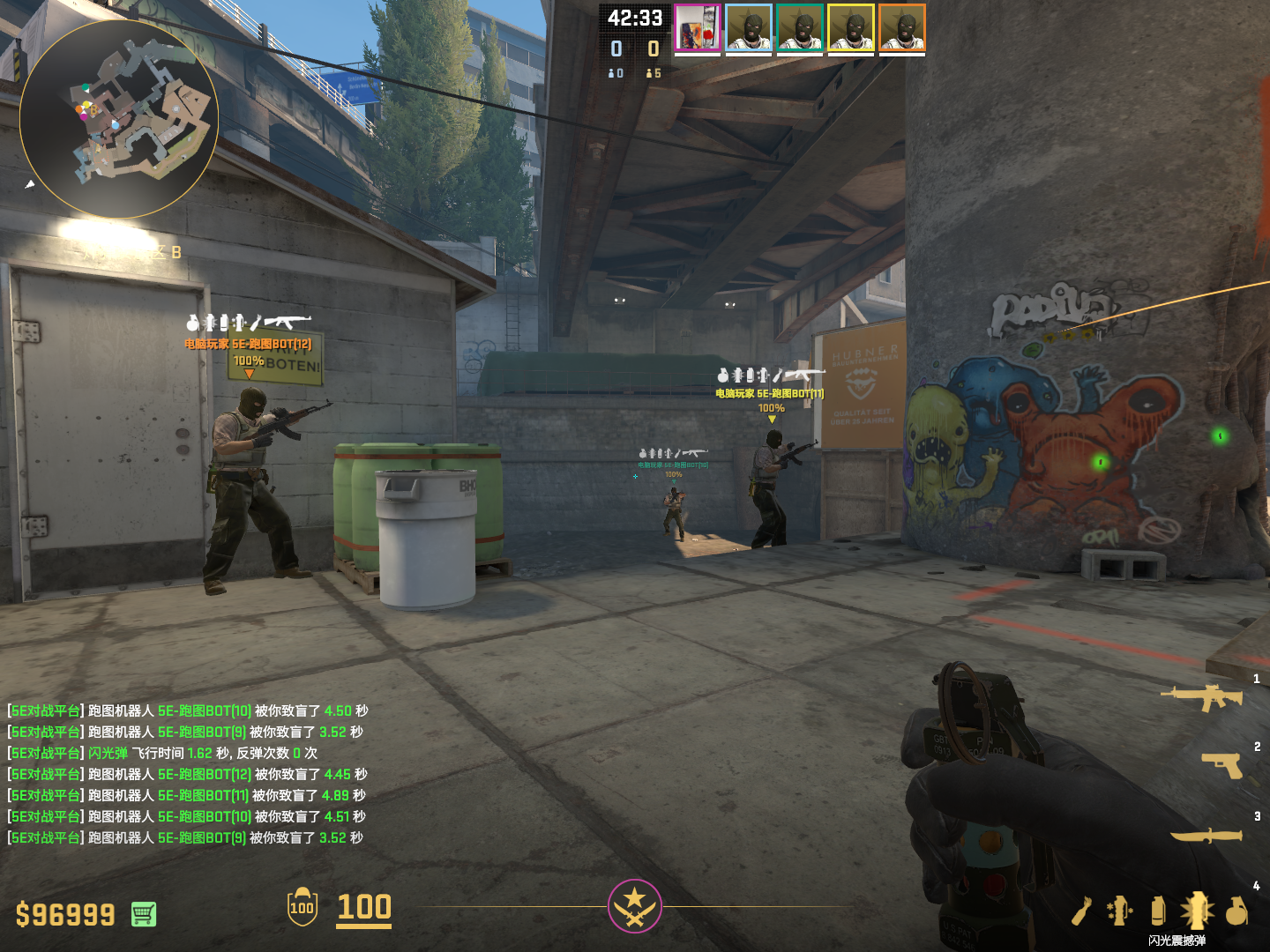Screen dimensions: 1270x952
Task: Open the buy menu shopping cart icon
Action: (144, 914)
